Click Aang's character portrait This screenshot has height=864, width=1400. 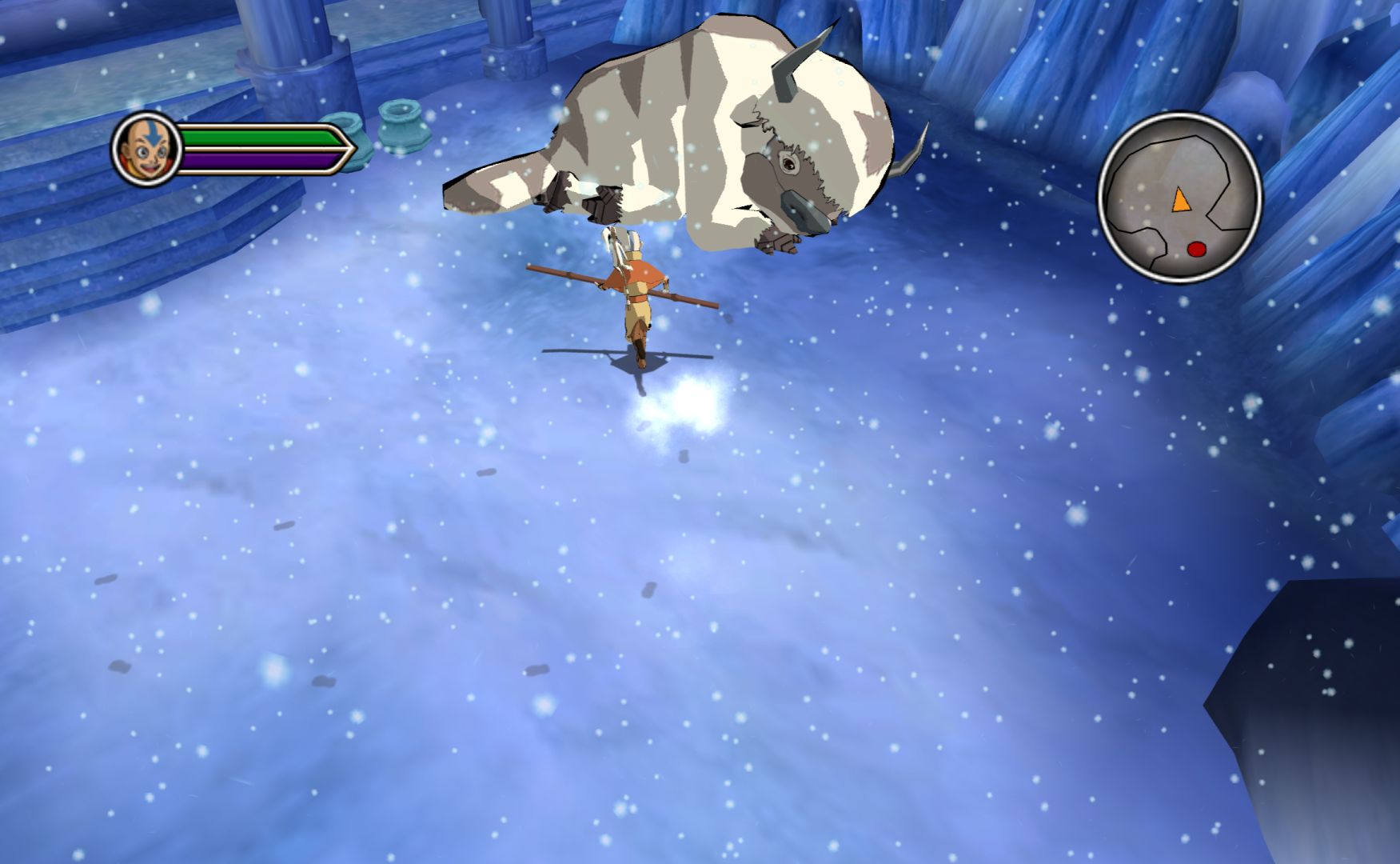146,149
